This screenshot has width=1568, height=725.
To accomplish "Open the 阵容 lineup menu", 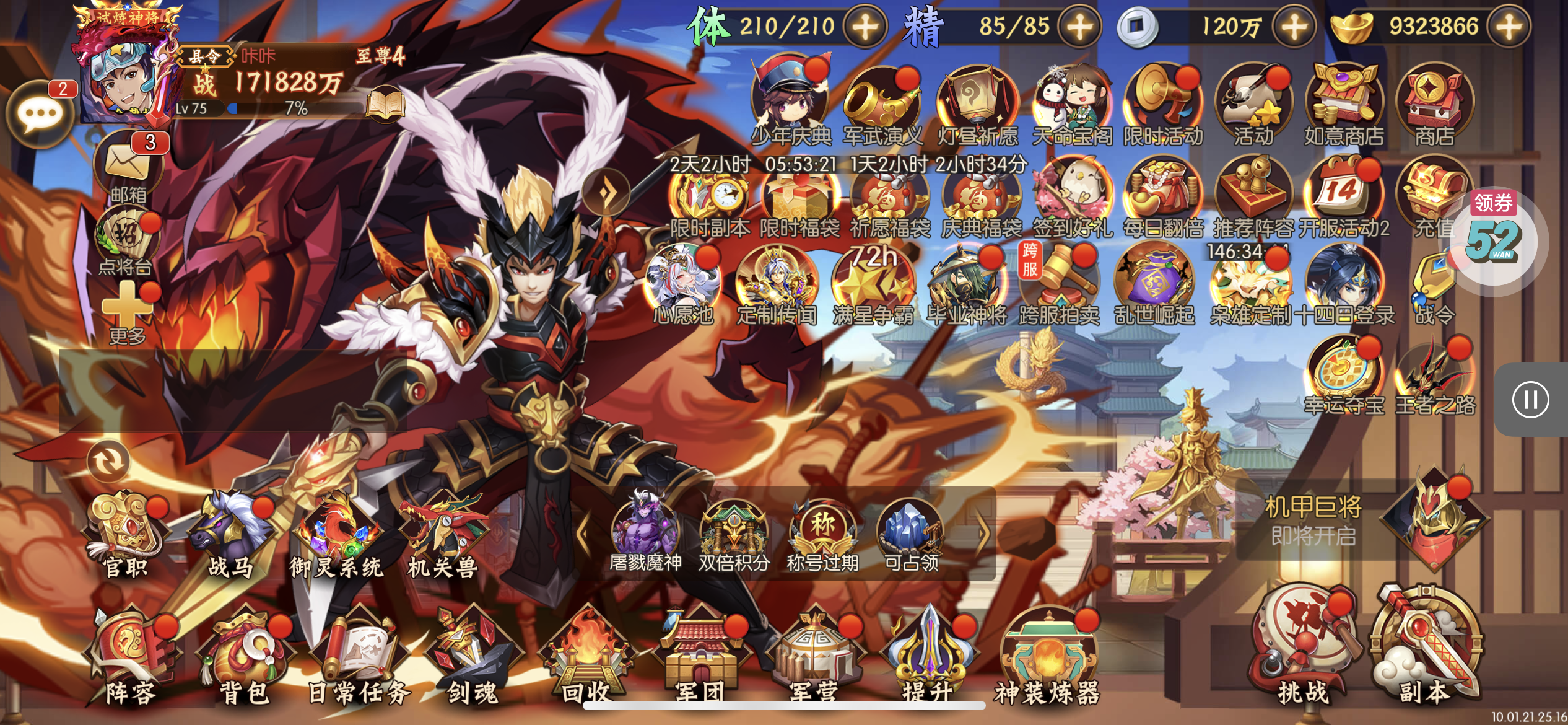I will [x=131, y=657].
